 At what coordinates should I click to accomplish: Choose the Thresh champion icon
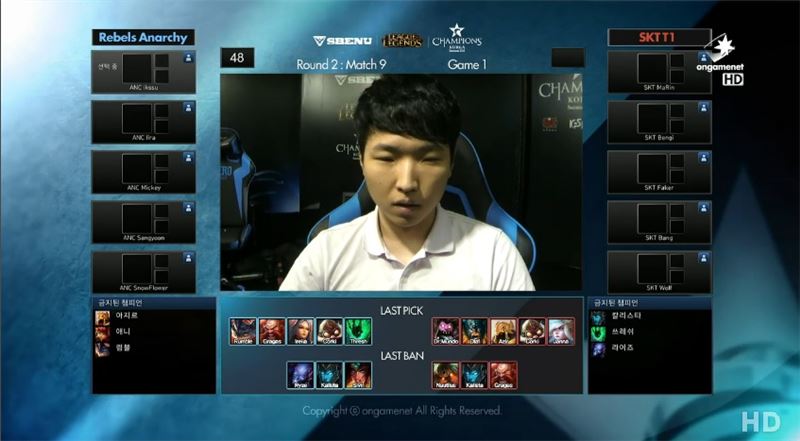(359, 331)
